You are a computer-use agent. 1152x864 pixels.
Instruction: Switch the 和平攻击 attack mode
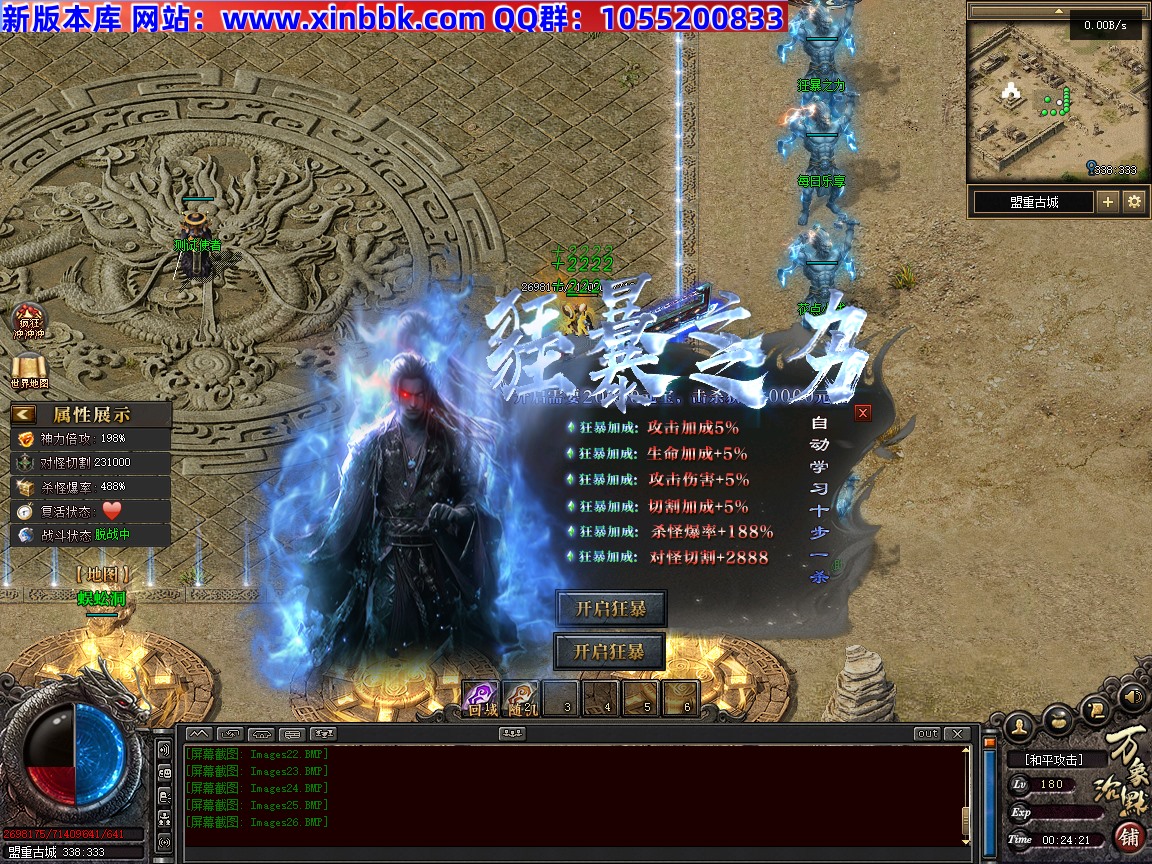[1058, 760]
